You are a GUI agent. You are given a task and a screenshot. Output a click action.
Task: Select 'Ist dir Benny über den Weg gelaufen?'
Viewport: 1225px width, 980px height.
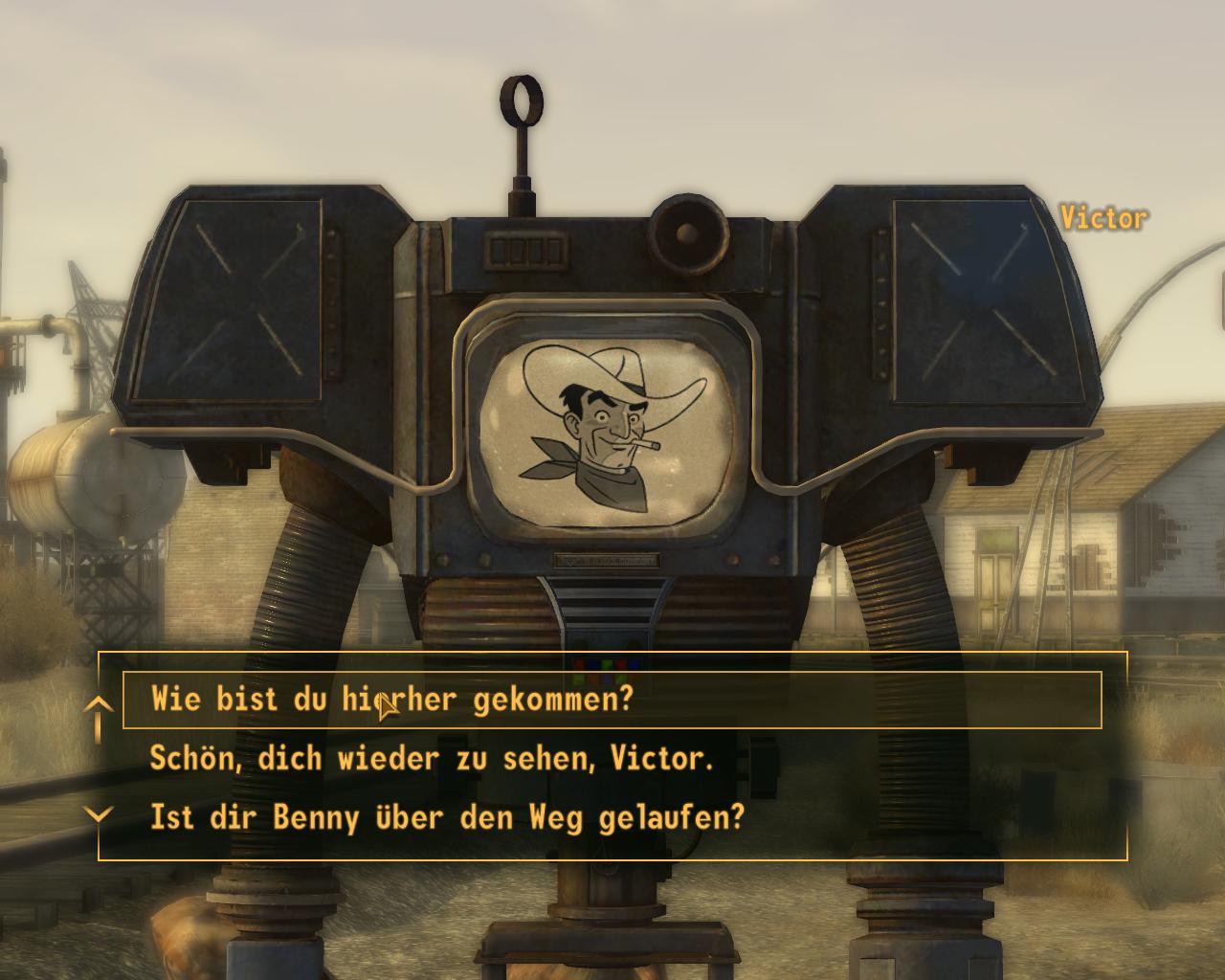pos(448,818)
